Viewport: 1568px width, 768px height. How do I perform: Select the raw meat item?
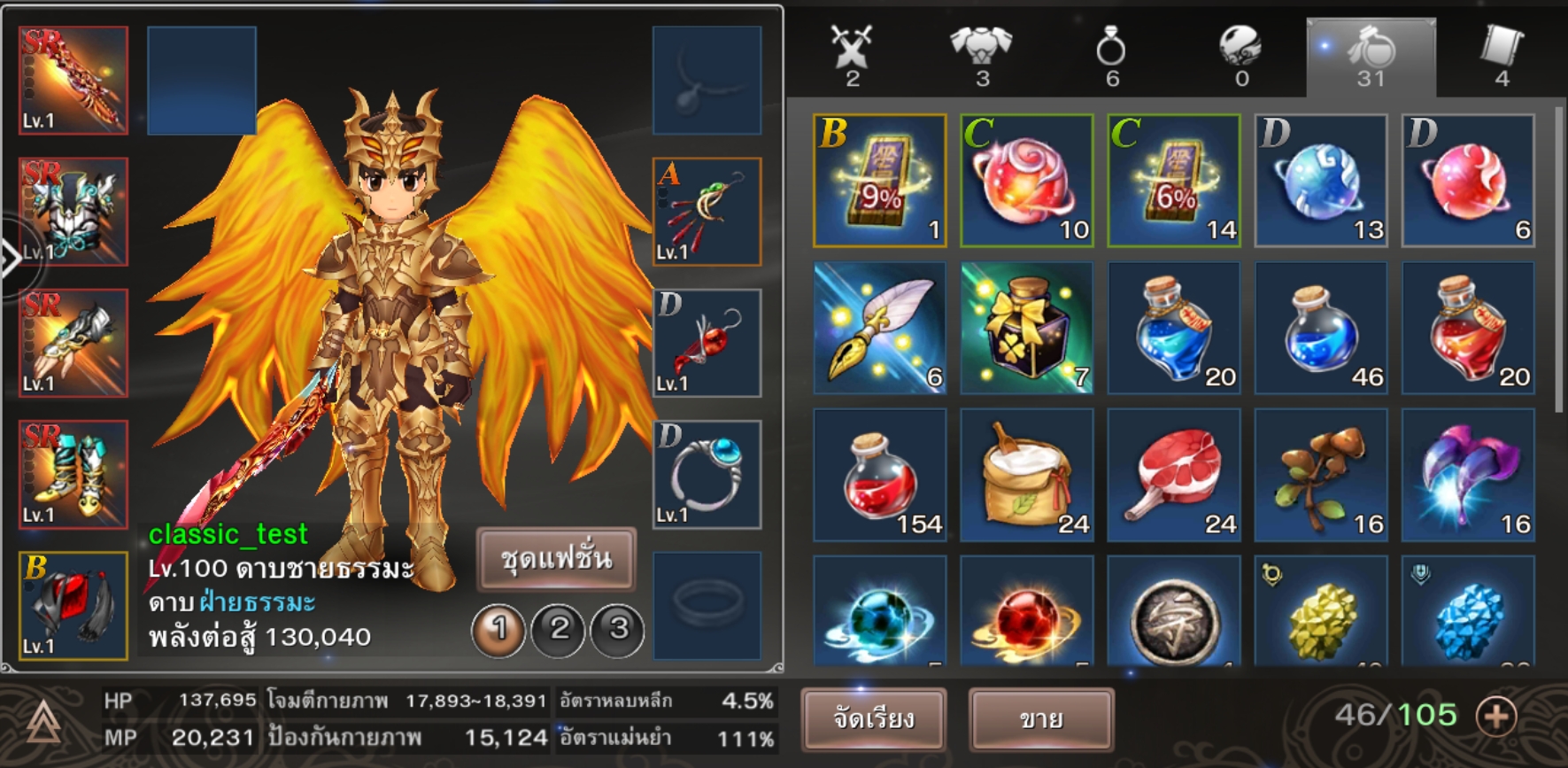pos(1173,475)
